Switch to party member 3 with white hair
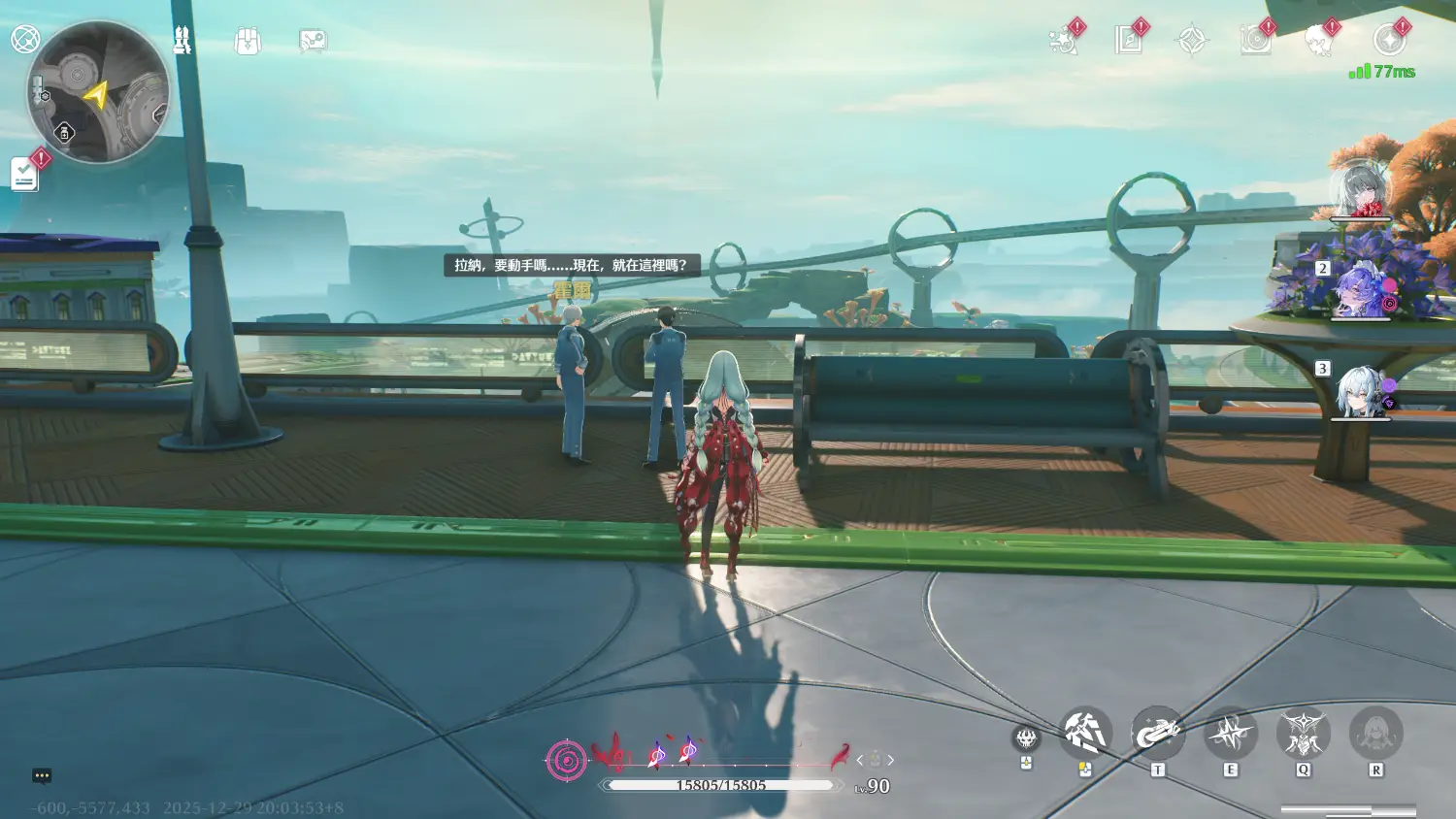The height and width of the screenshot is (819, 1456). pyautogui.click(x=1359, y=392)
